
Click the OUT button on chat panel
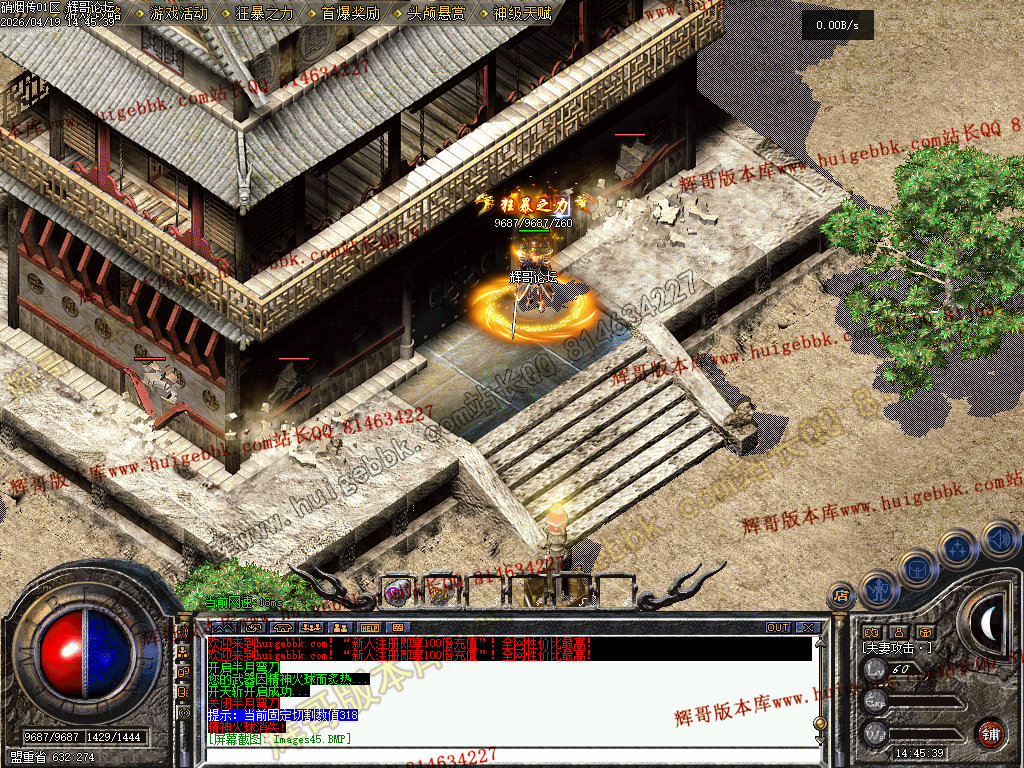tap(778, 628)
